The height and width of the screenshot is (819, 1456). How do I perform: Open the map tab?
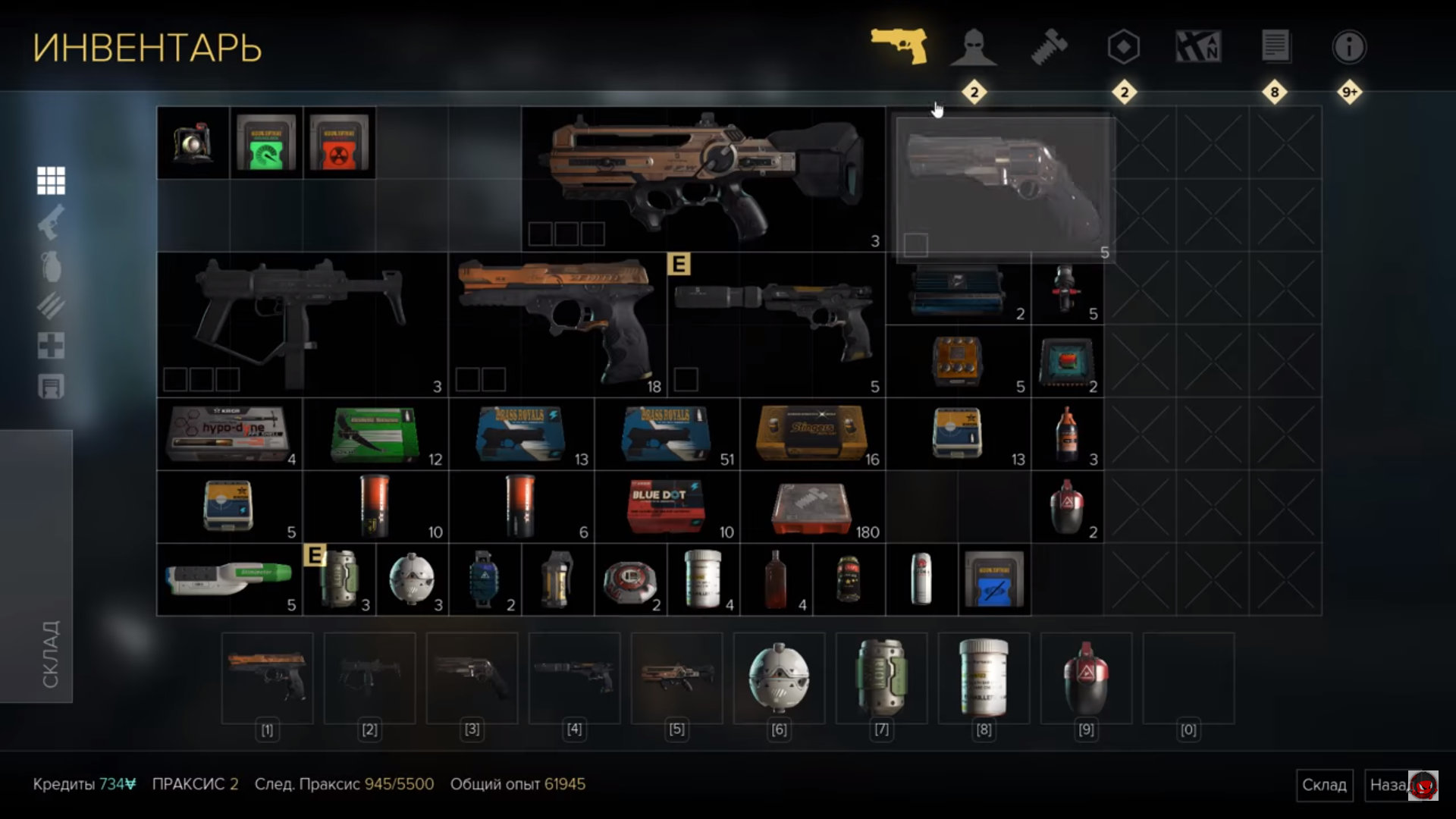[x=1198, y=47]
